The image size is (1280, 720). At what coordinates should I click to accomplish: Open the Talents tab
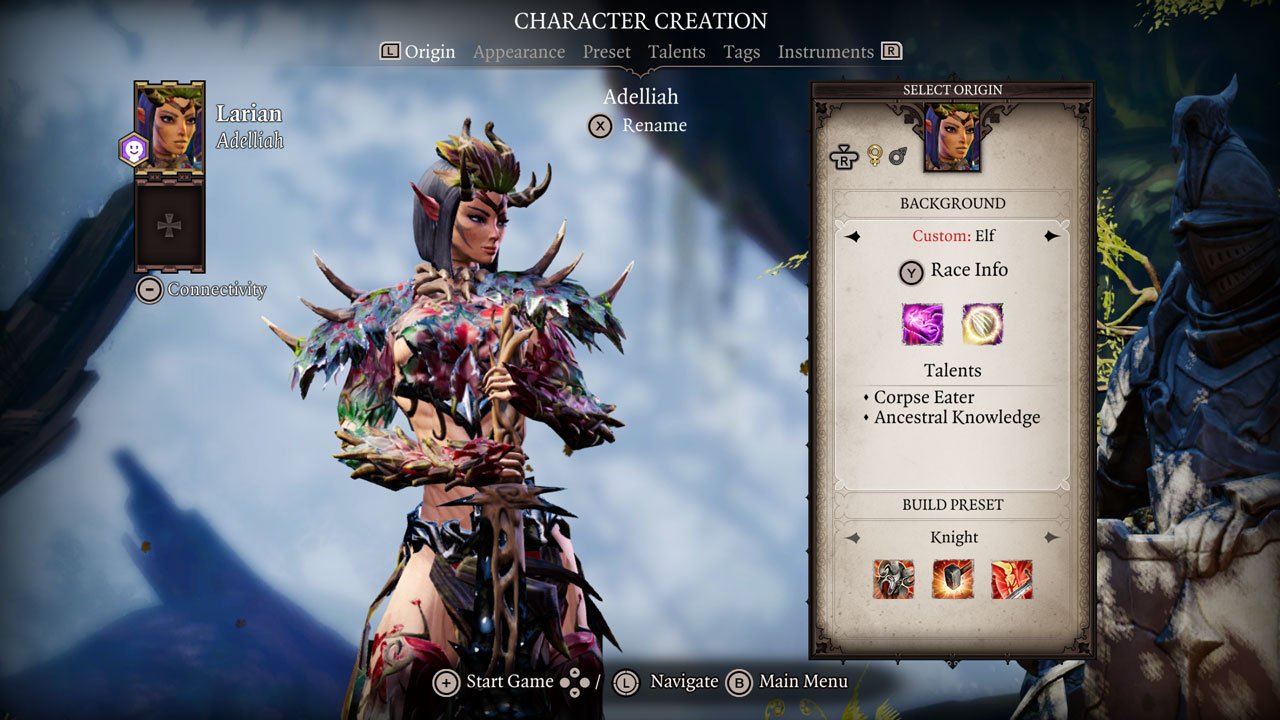(677, 51)
